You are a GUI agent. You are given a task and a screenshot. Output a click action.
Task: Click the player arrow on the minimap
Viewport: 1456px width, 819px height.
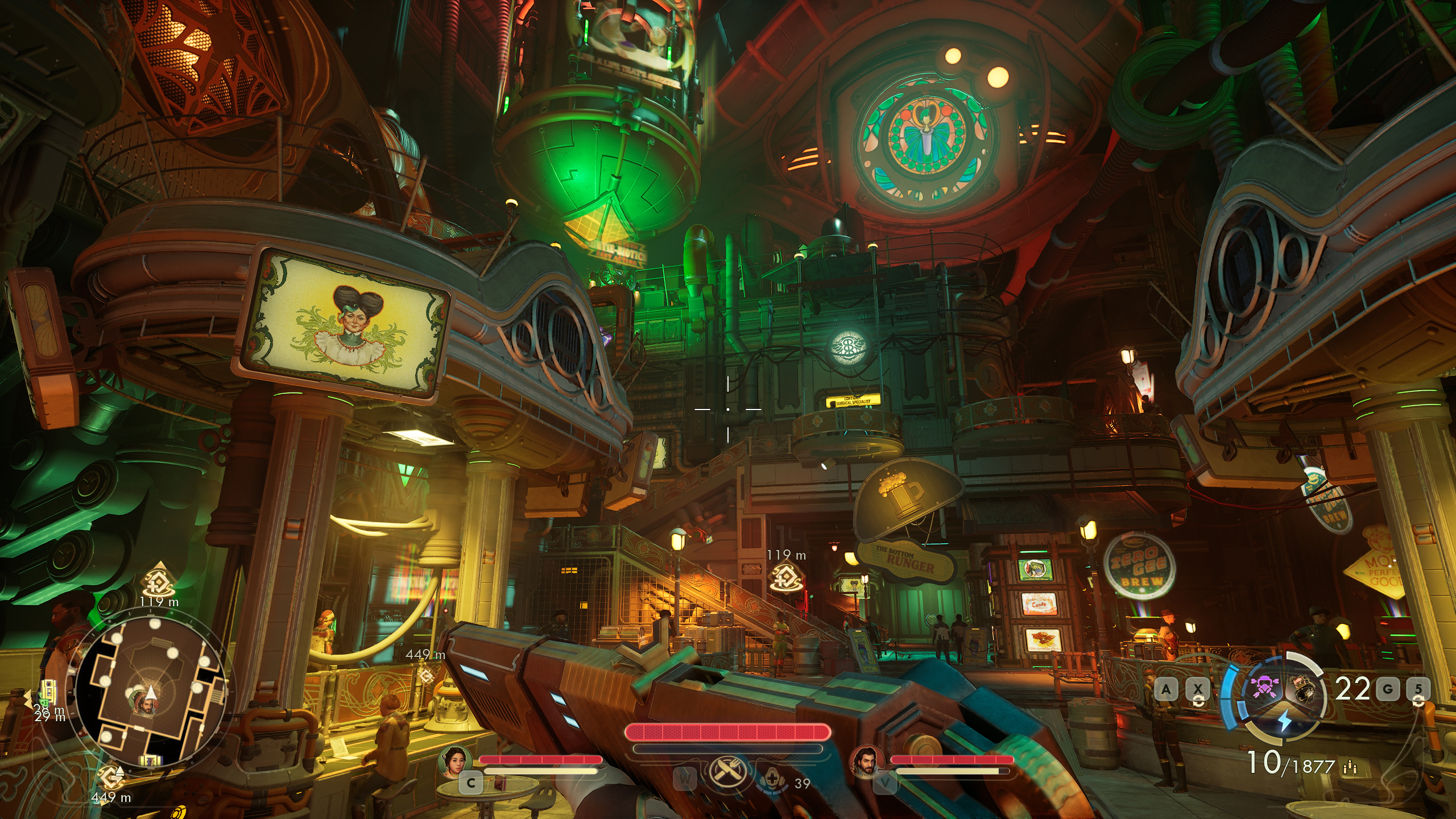(x=151, y=692)
